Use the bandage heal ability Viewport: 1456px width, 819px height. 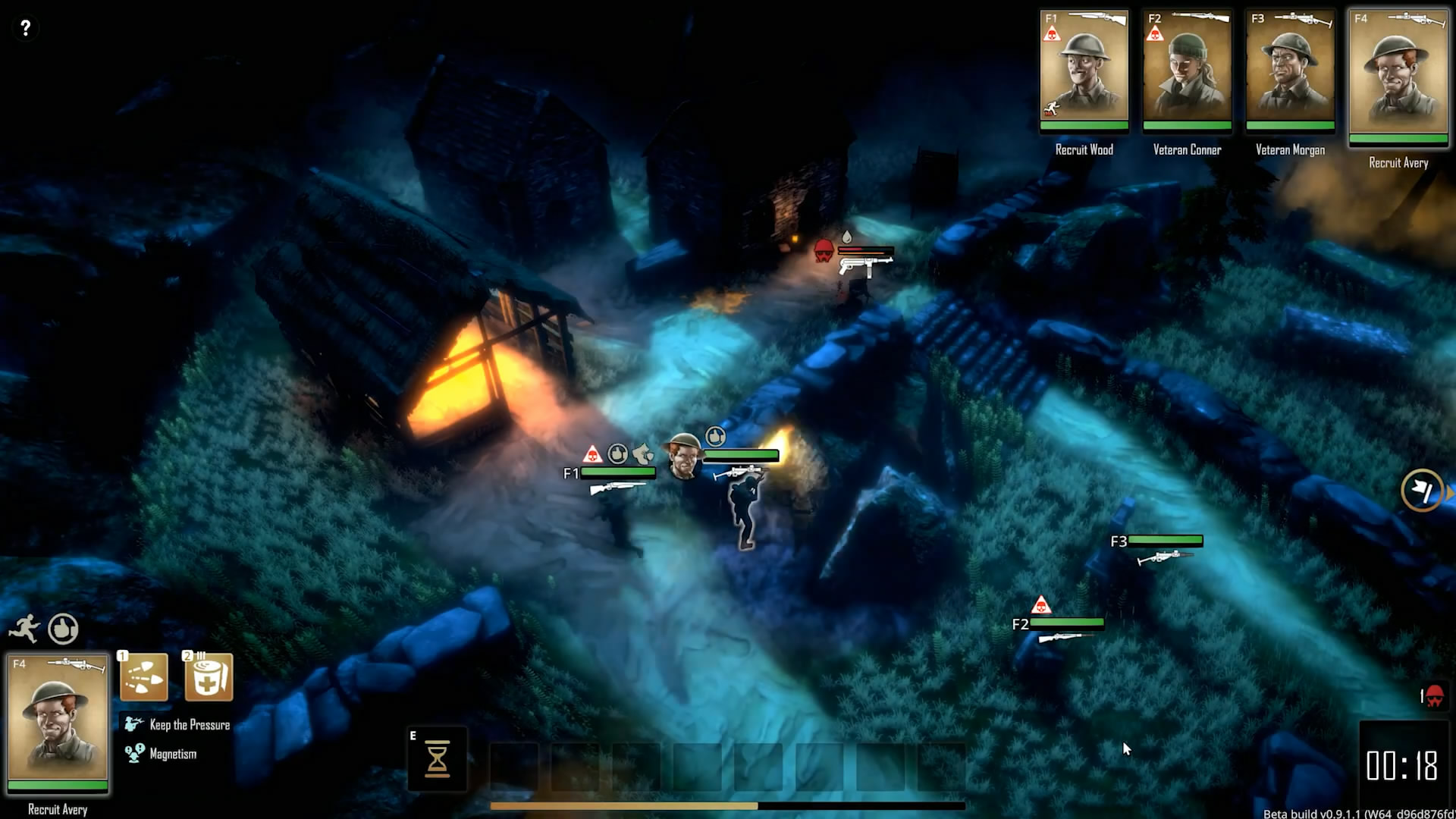tap(209, 676)
